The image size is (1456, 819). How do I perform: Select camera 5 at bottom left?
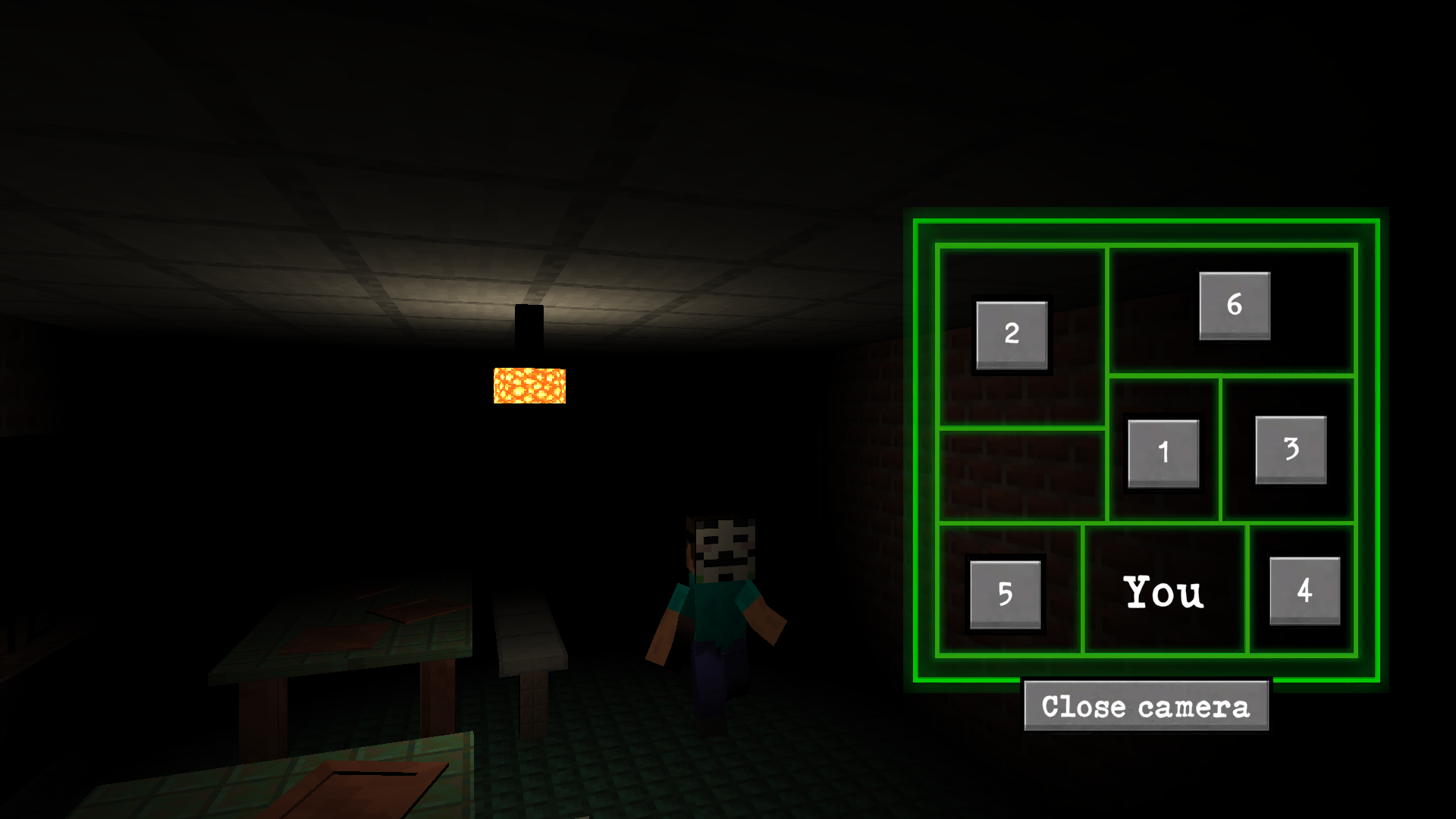pyautogui.click(x=1006, y=594)
